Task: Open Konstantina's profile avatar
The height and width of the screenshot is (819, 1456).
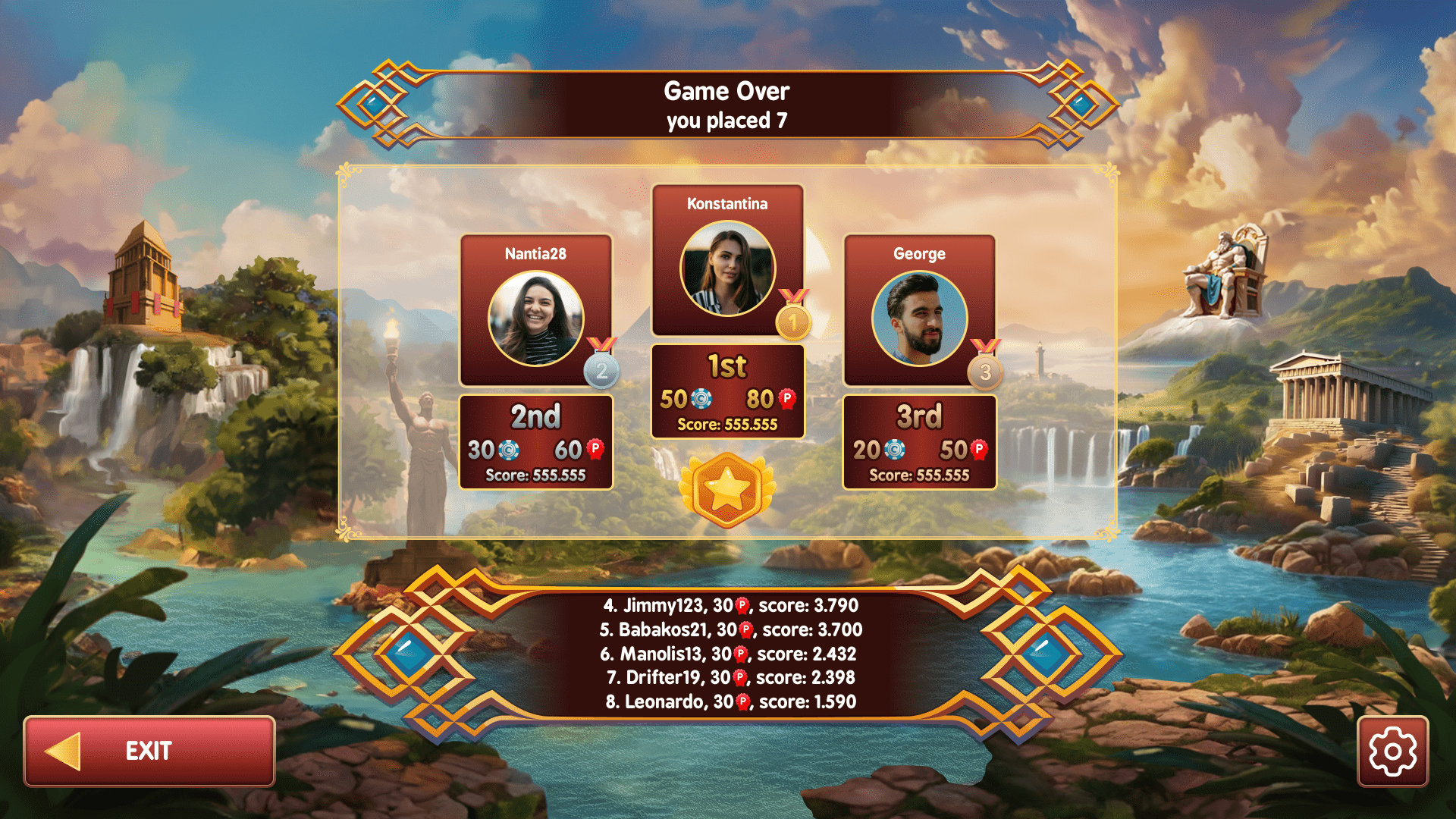Action: click(x=728, y=267)
